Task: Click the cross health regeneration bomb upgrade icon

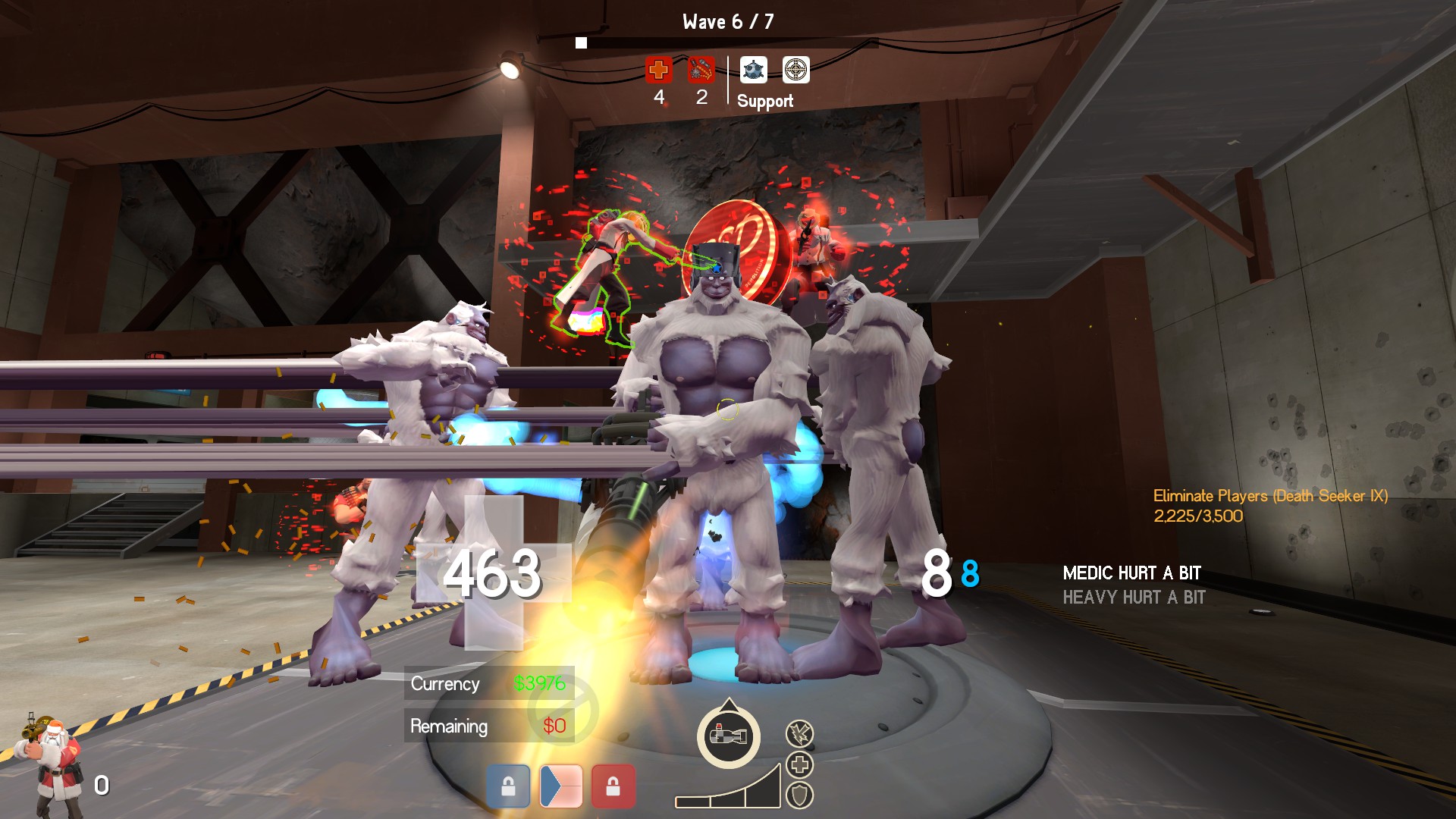Action: (799, 764)
